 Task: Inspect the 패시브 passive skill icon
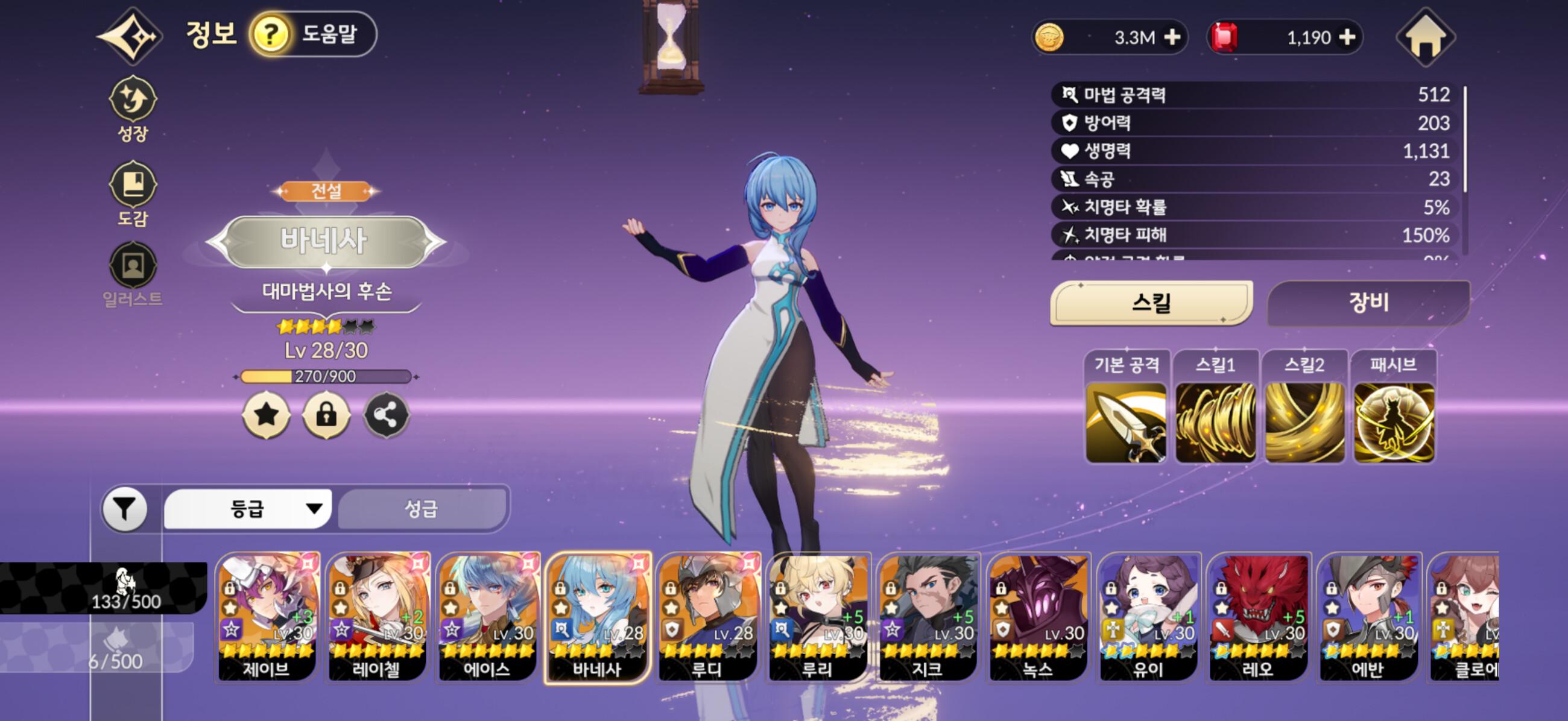pos(1393,422)
